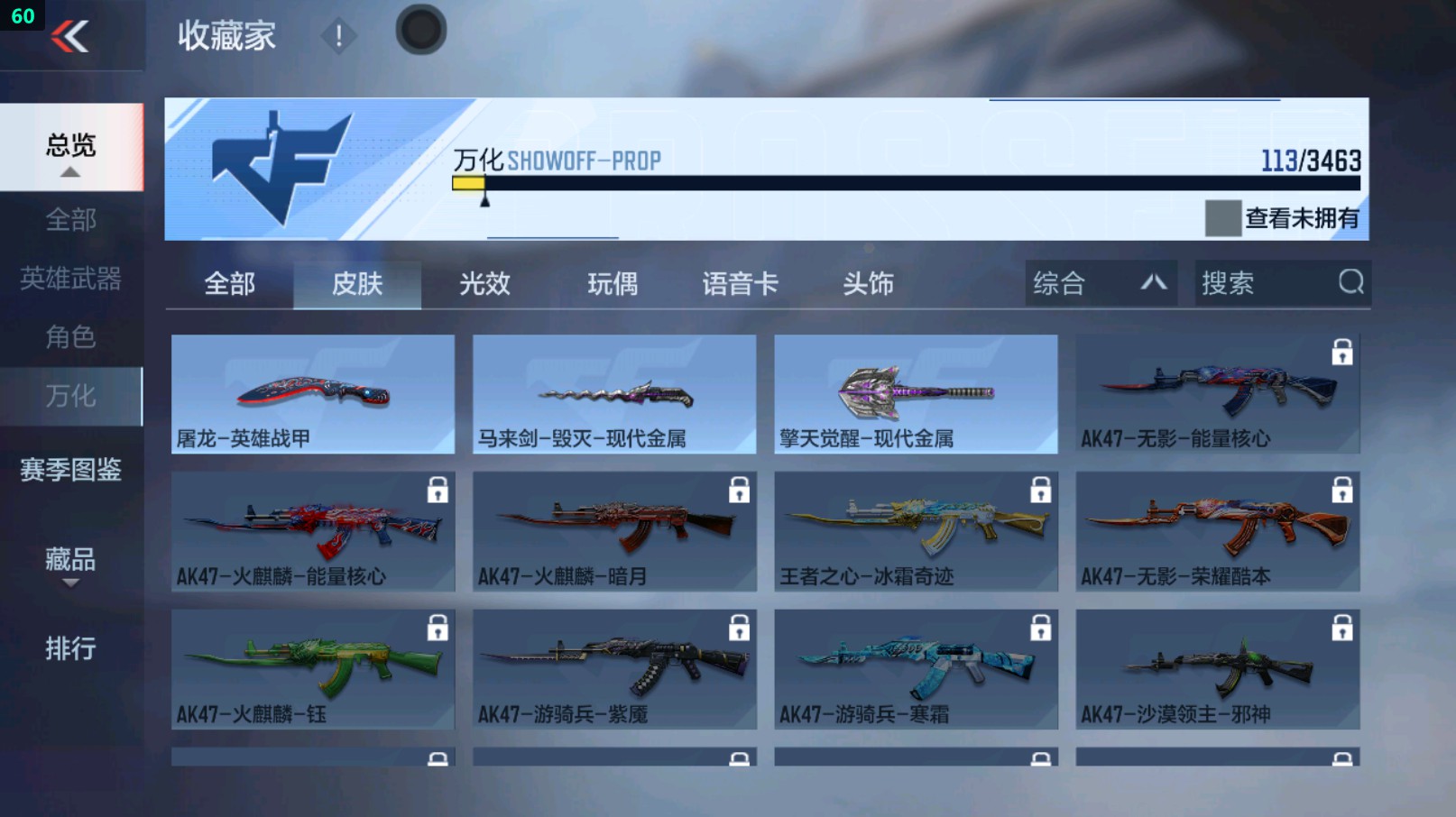Collapse the 总览 section via its arrow
Image resolution: width=1456 pixels, height=817 pixels.
71,171
